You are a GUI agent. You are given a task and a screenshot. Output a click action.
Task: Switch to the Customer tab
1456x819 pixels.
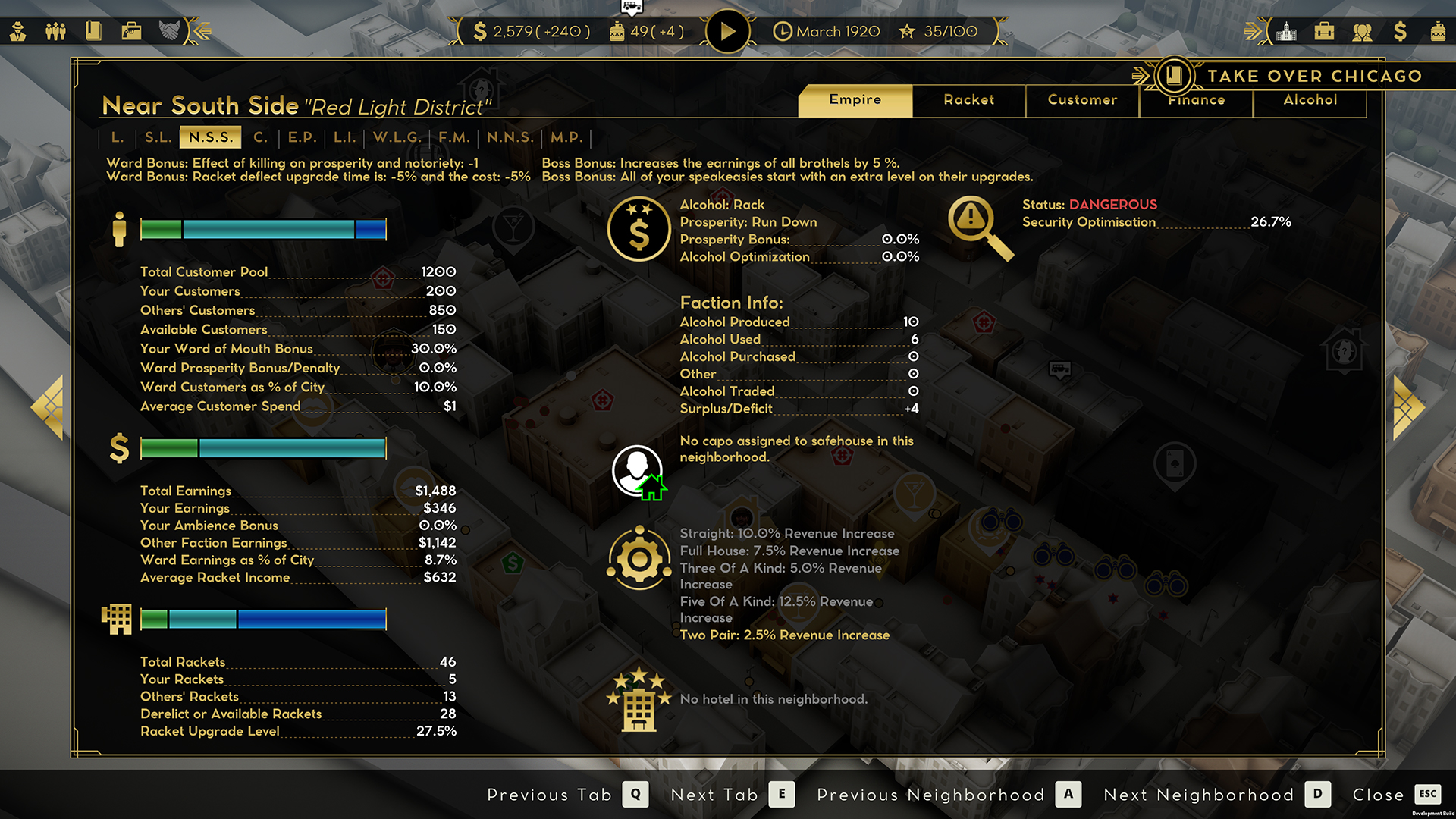tap(1082, 99)
